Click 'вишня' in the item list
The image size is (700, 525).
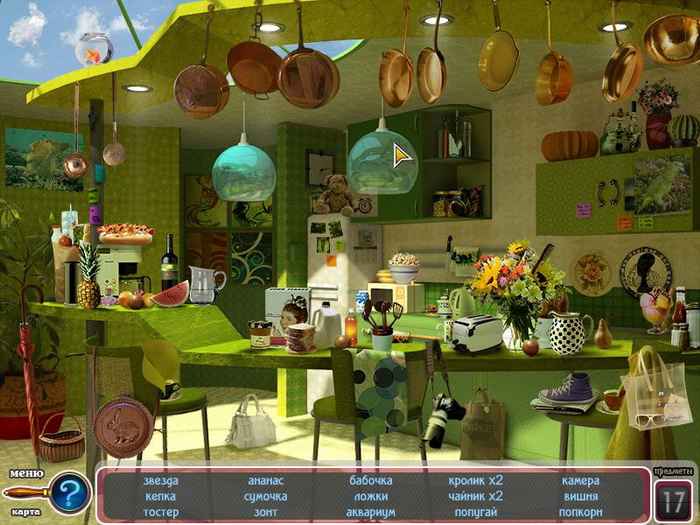(x=580, y=496)
